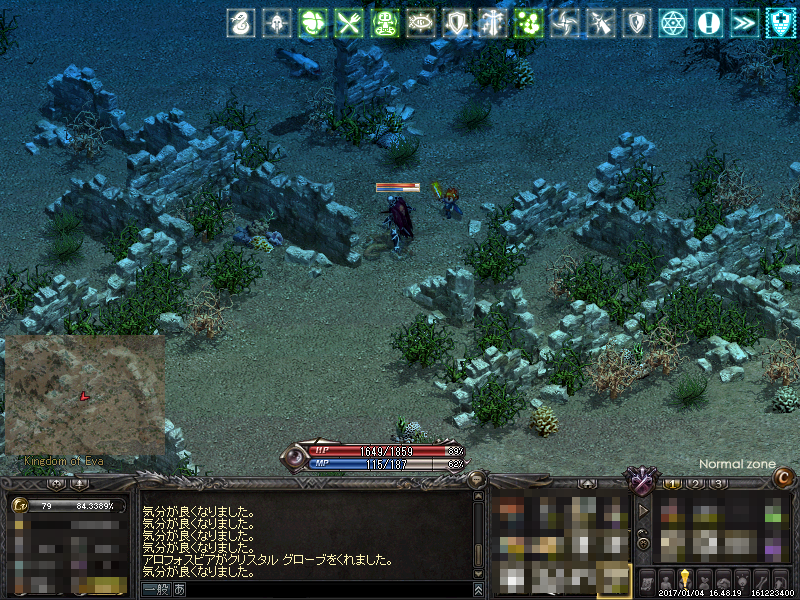This screenshot has width=800, height=600.
Task: Click the crossed fork and knife buff
Action: (348, 22)
